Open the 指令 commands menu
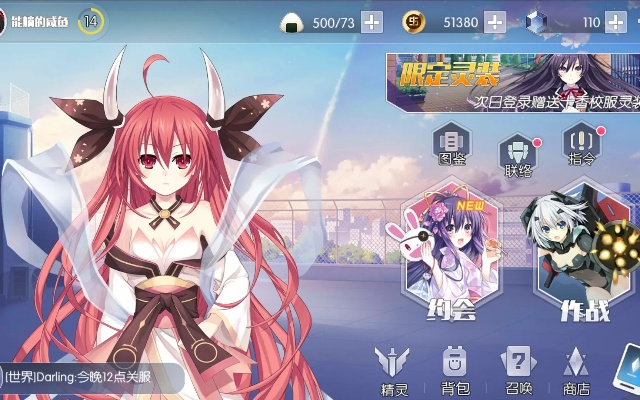 click(x=582, y=146)
